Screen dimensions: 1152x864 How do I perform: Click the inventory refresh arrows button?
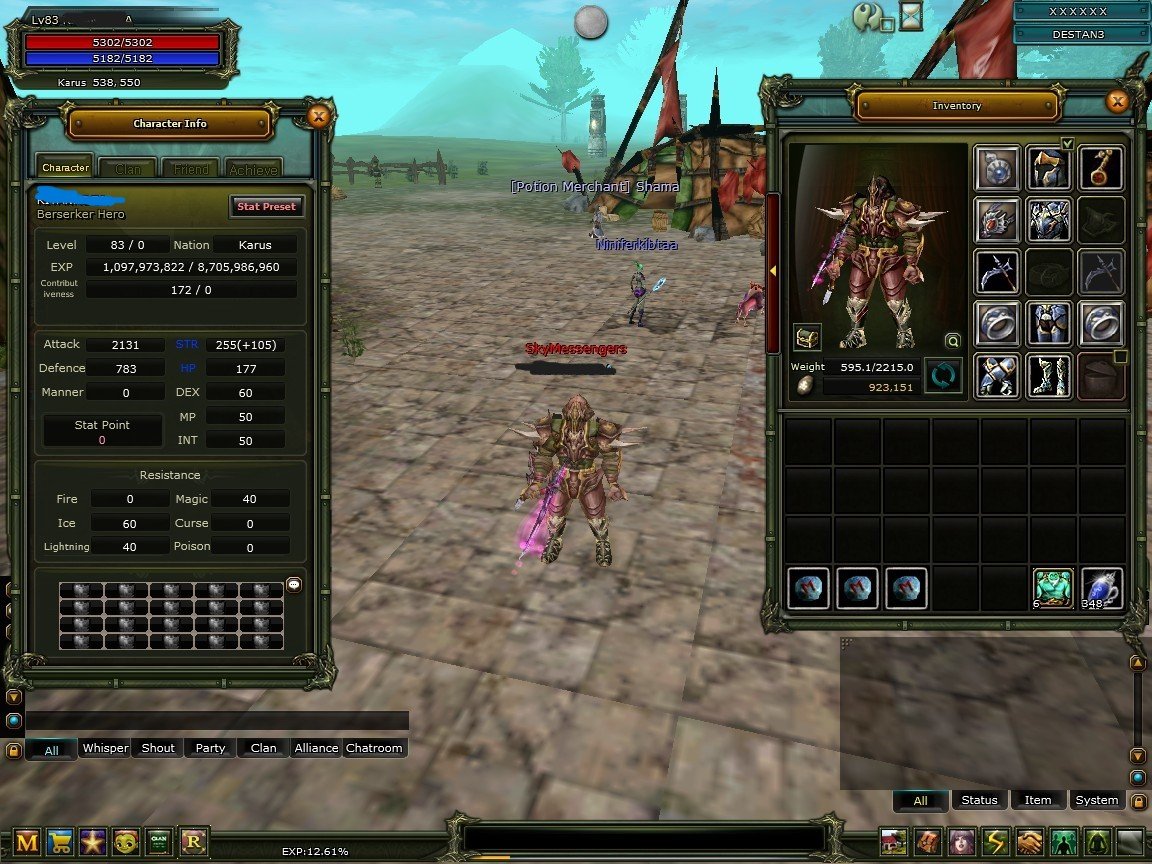click(x=942, y=376)
